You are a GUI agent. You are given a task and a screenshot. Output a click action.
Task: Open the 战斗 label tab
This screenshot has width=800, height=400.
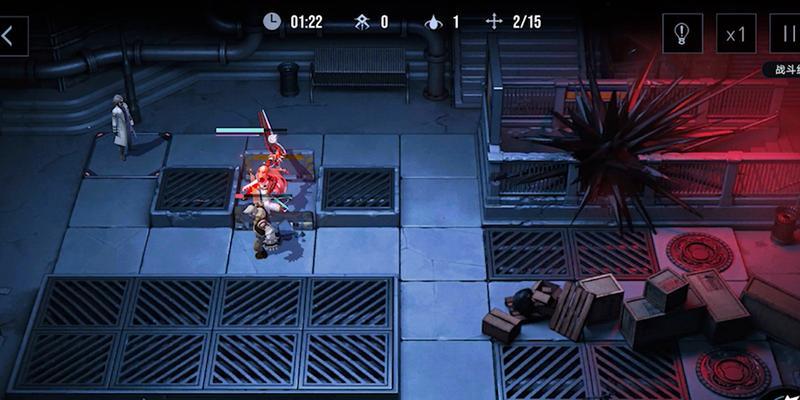click(782, 70)
